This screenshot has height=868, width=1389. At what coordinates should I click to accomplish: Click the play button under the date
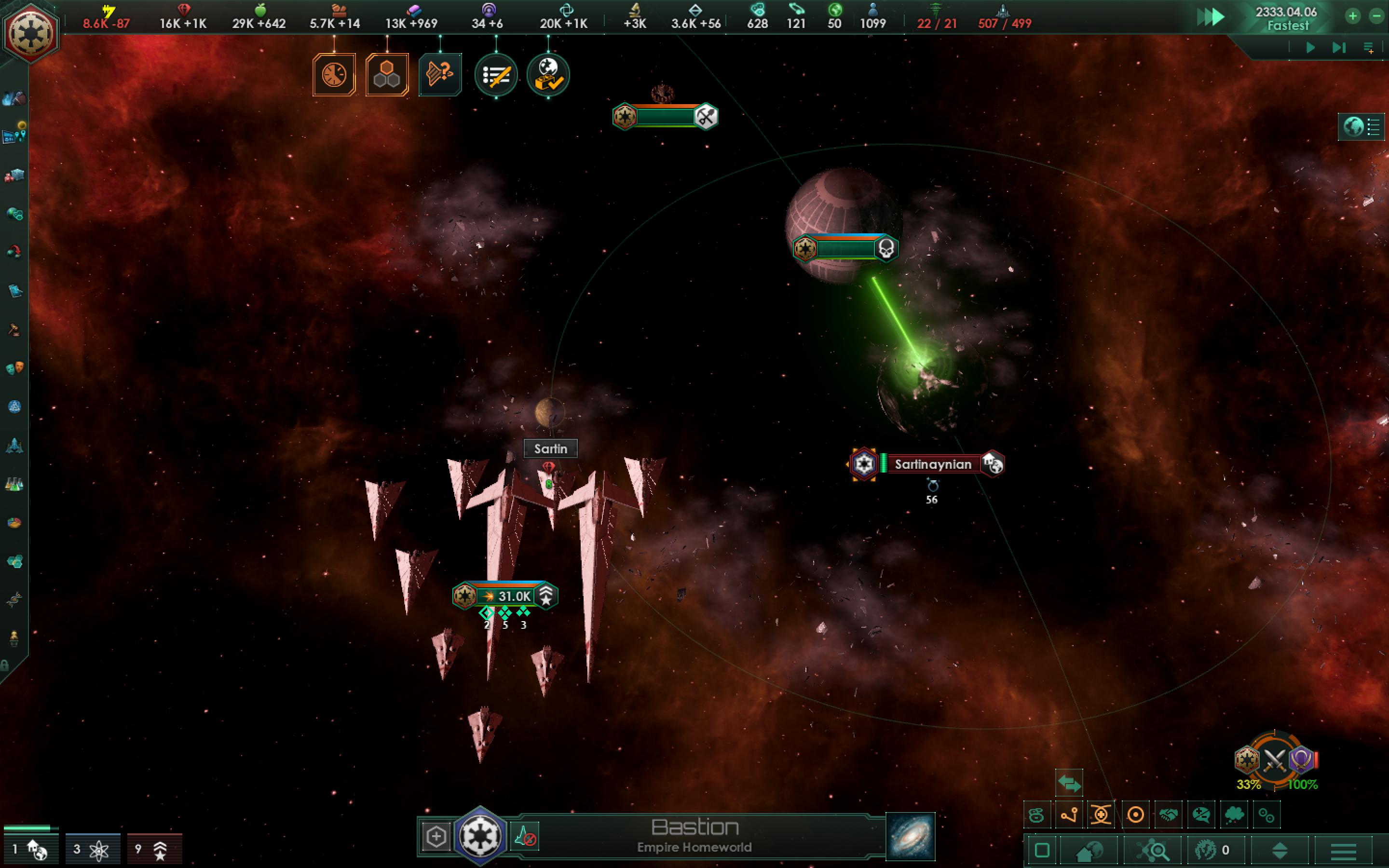click(x=1310, y=48)
